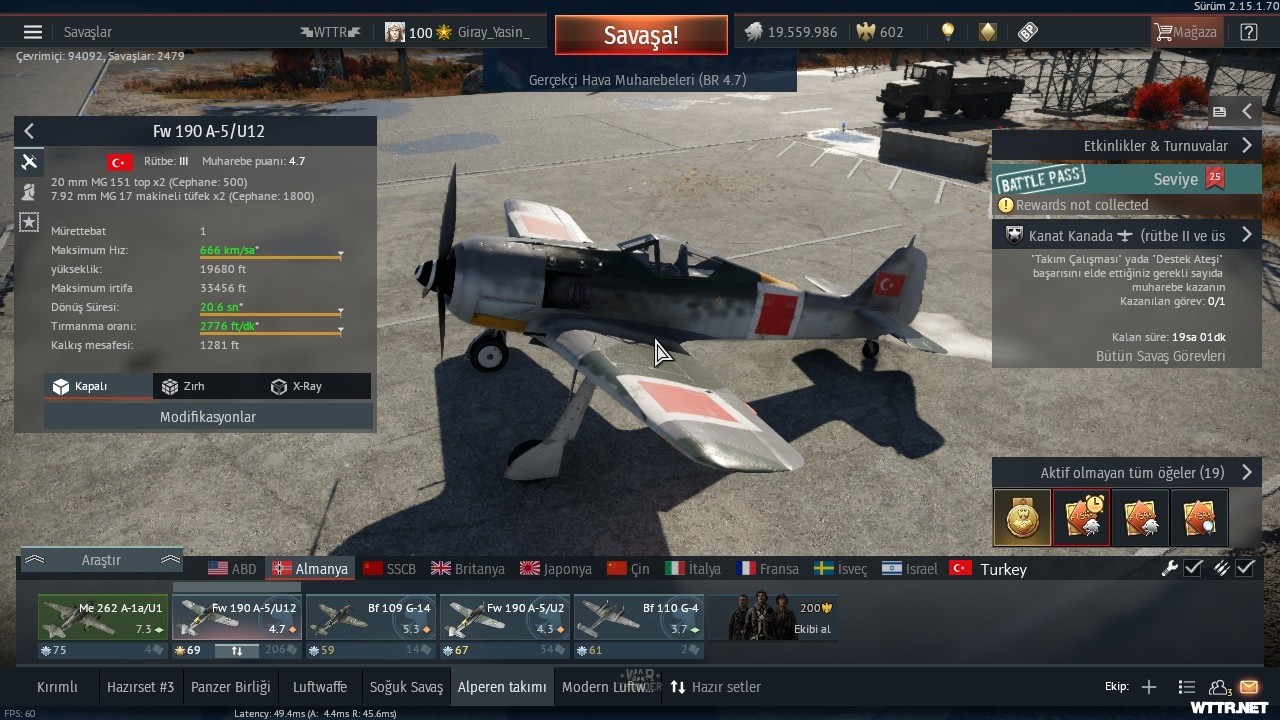
Task: Change game mode Gerçekçi Hava Muharebeleri
Action: tap(637, 79)
